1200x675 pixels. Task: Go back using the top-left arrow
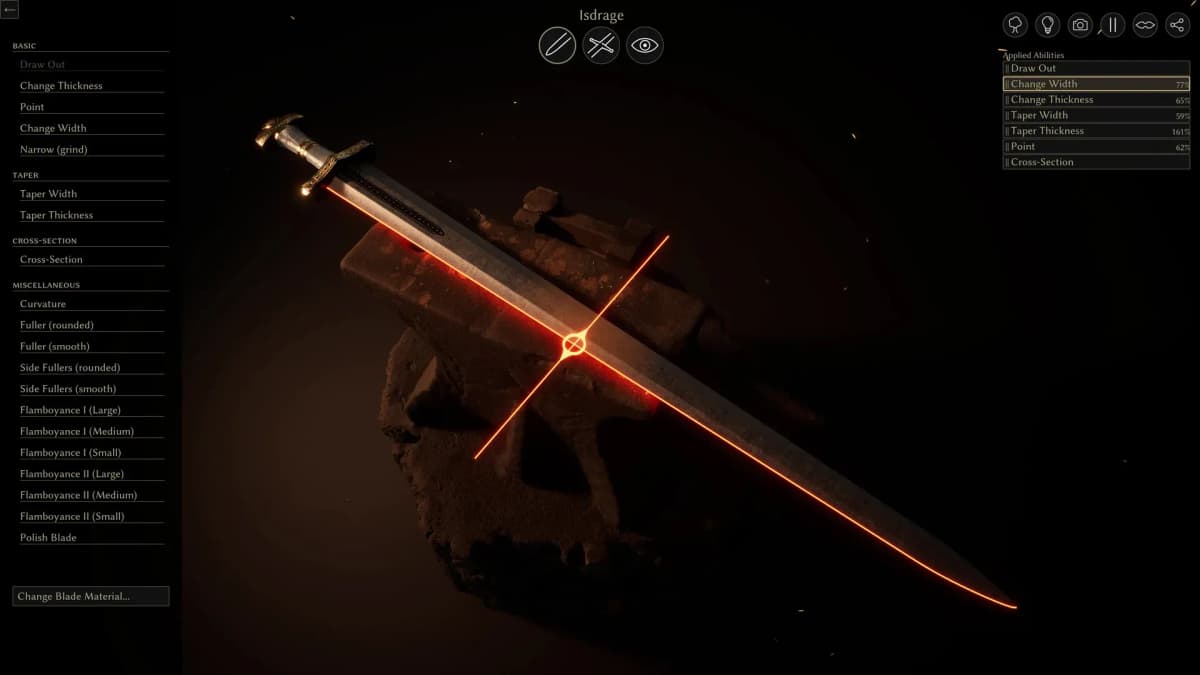10,10
